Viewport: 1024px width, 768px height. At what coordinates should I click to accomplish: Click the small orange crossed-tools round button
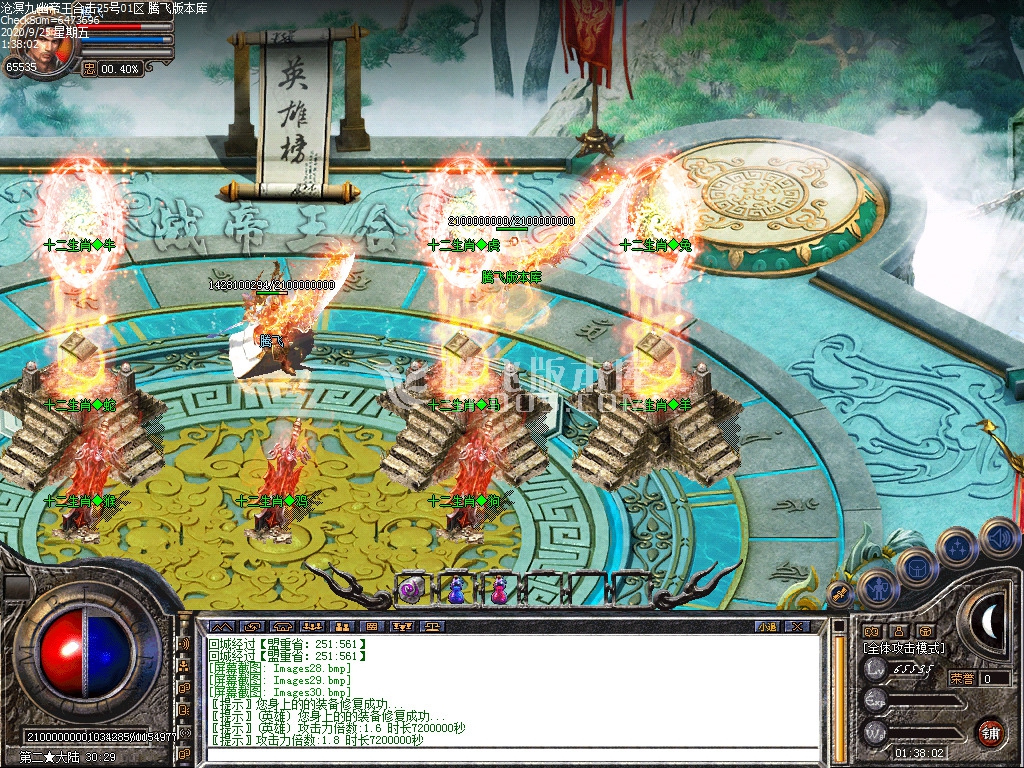[840, 594]
